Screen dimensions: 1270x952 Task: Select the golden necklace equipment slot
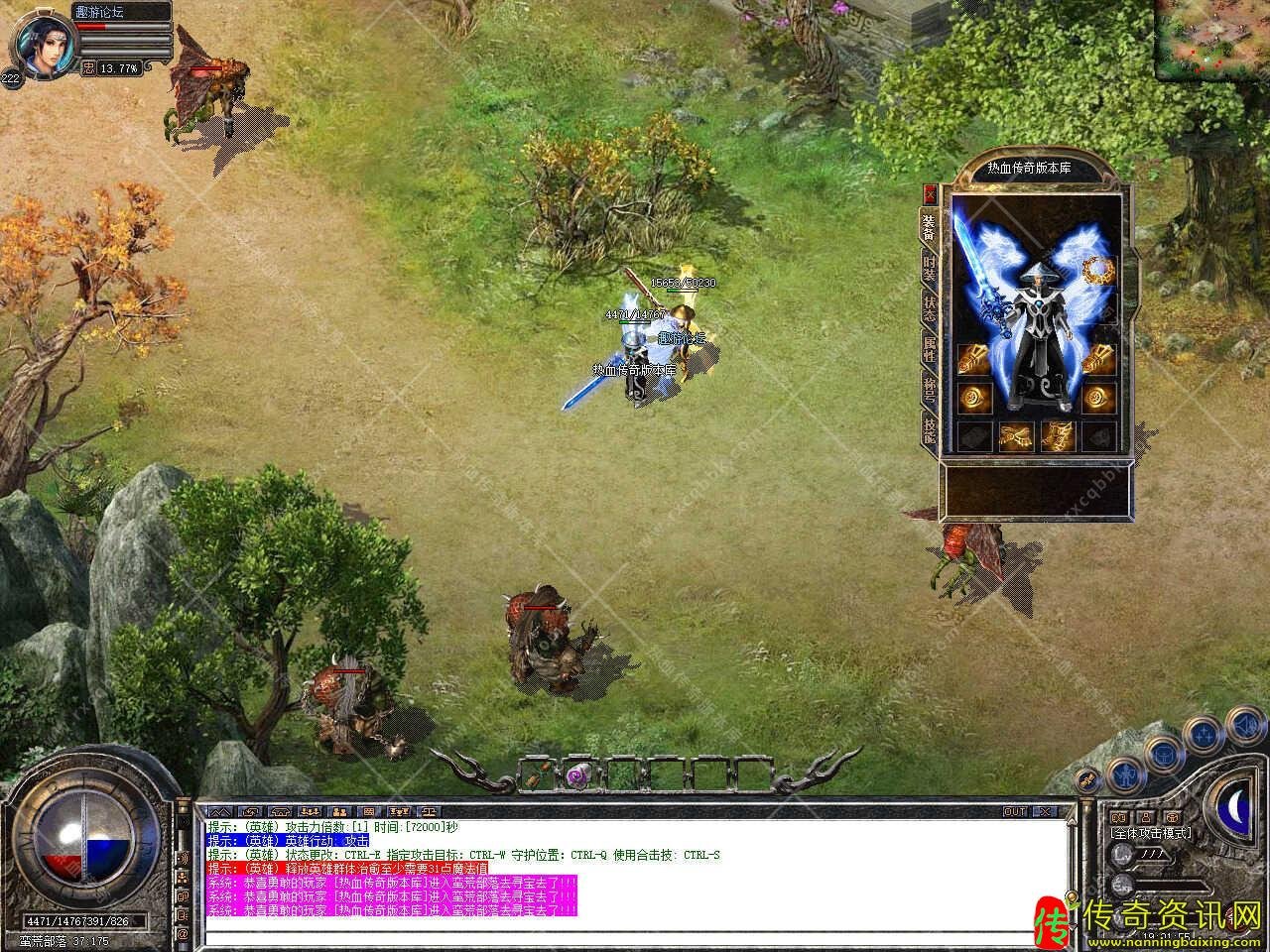click(x=1097, y=269)
